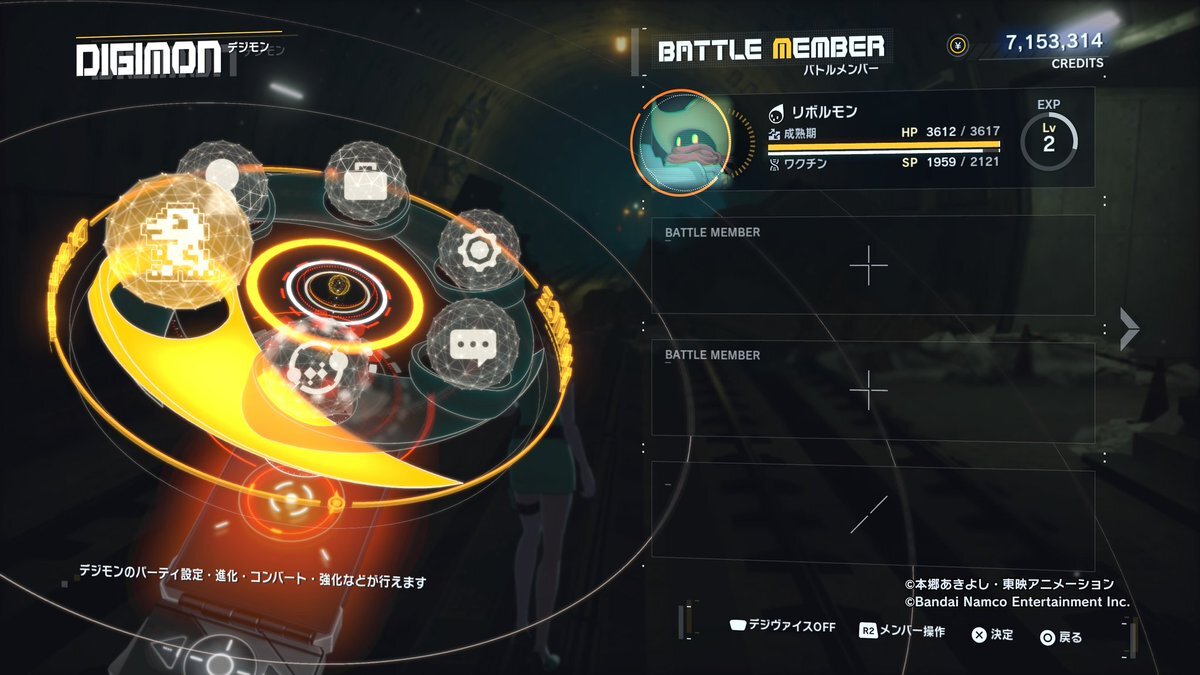The image size is (1200, 675).
Task: Select the pixel Digimon menu sphere
Action: (176, 239)
